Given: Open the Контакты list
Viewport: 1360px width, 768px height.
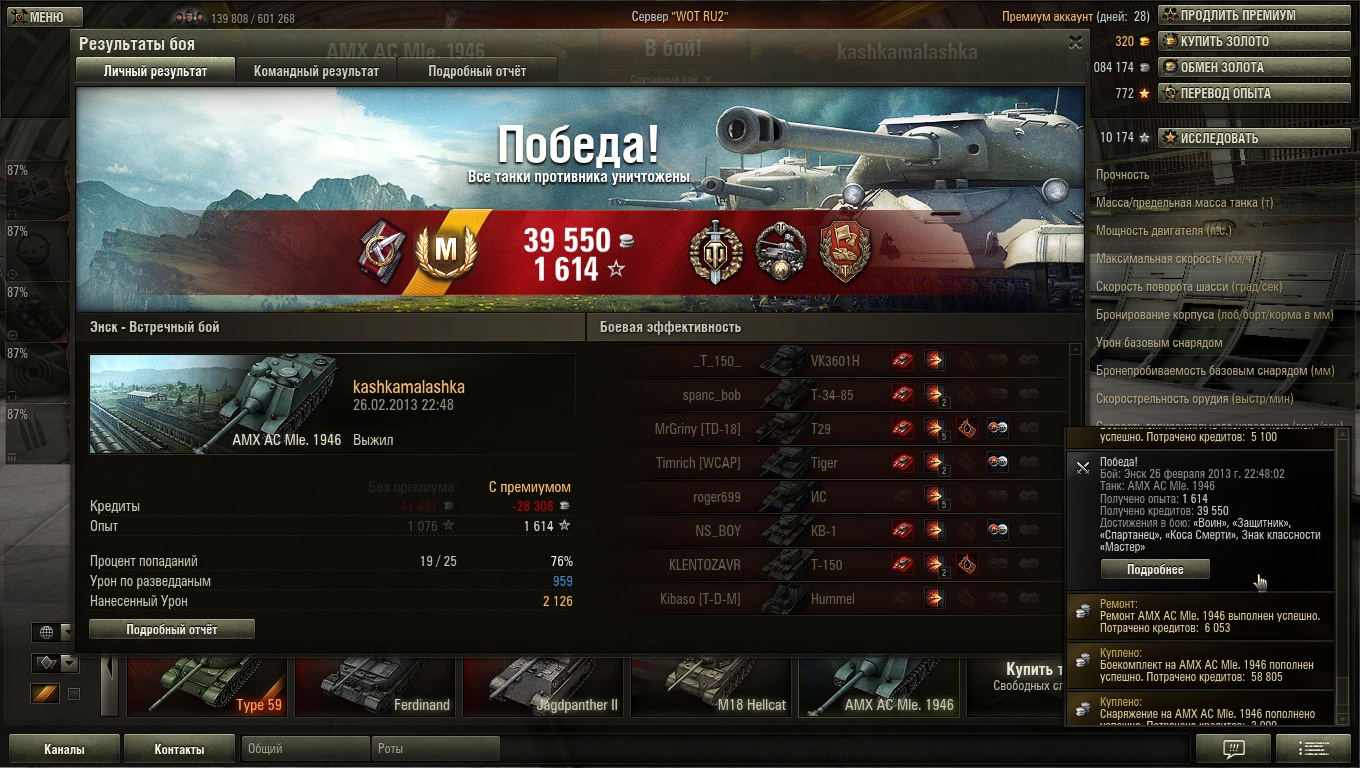Looking at the screenshot, I should click(179, 749).
